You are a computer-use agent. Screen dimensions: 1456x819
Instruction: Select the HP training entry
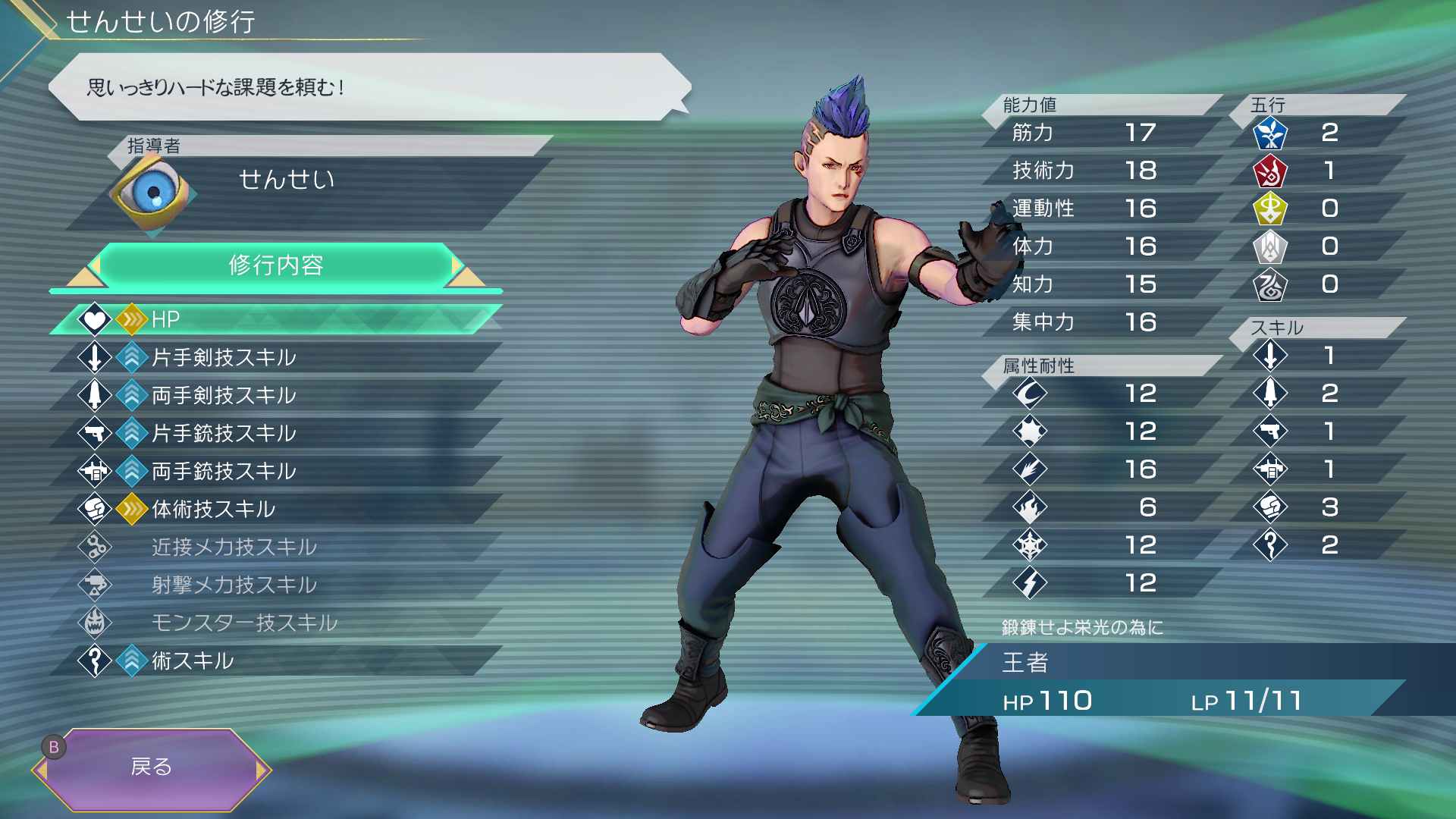point(277,319)
